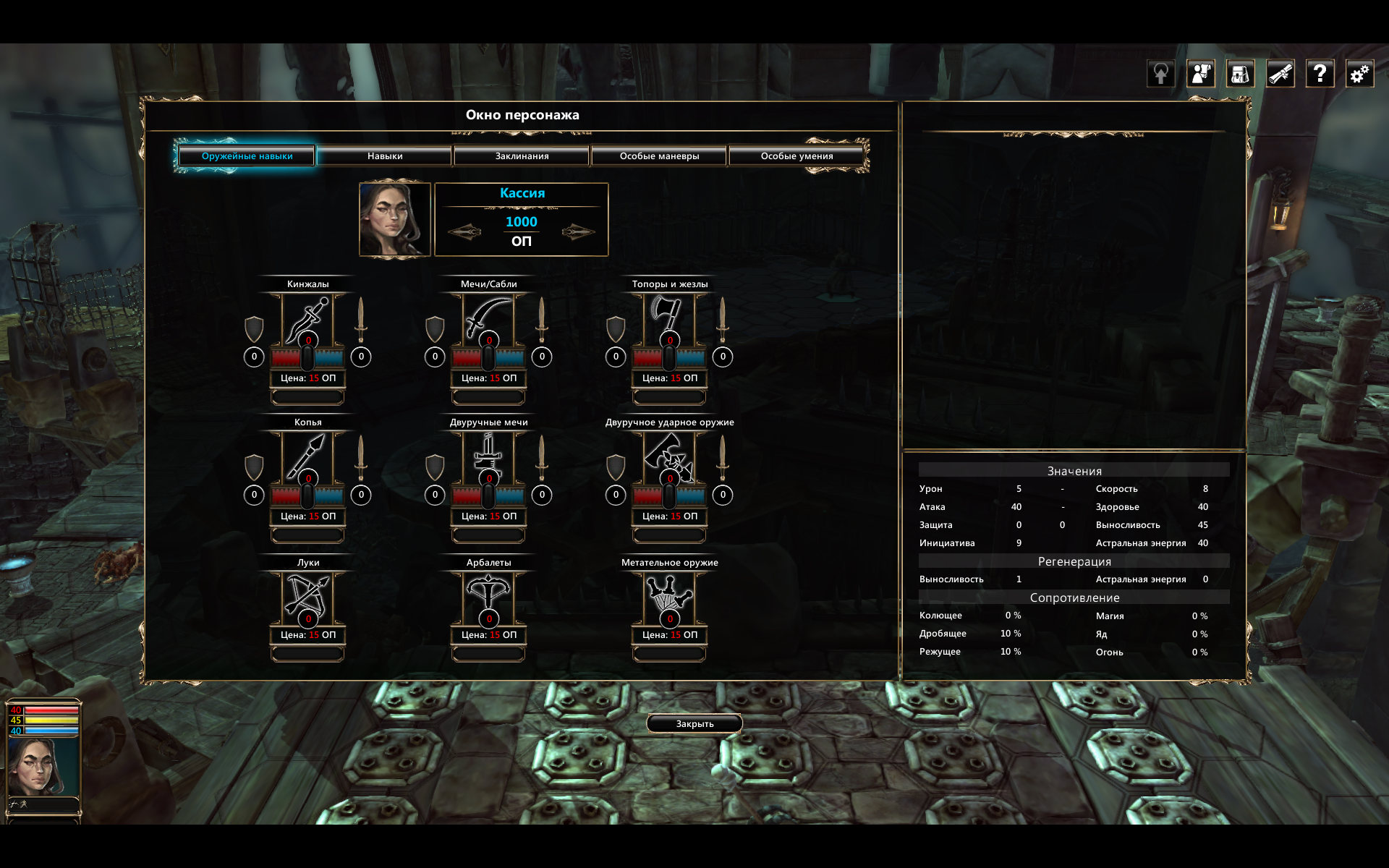Switch to the Навыки tab
This screenshot has width=1389, height=868.
[x=384, y=156]
